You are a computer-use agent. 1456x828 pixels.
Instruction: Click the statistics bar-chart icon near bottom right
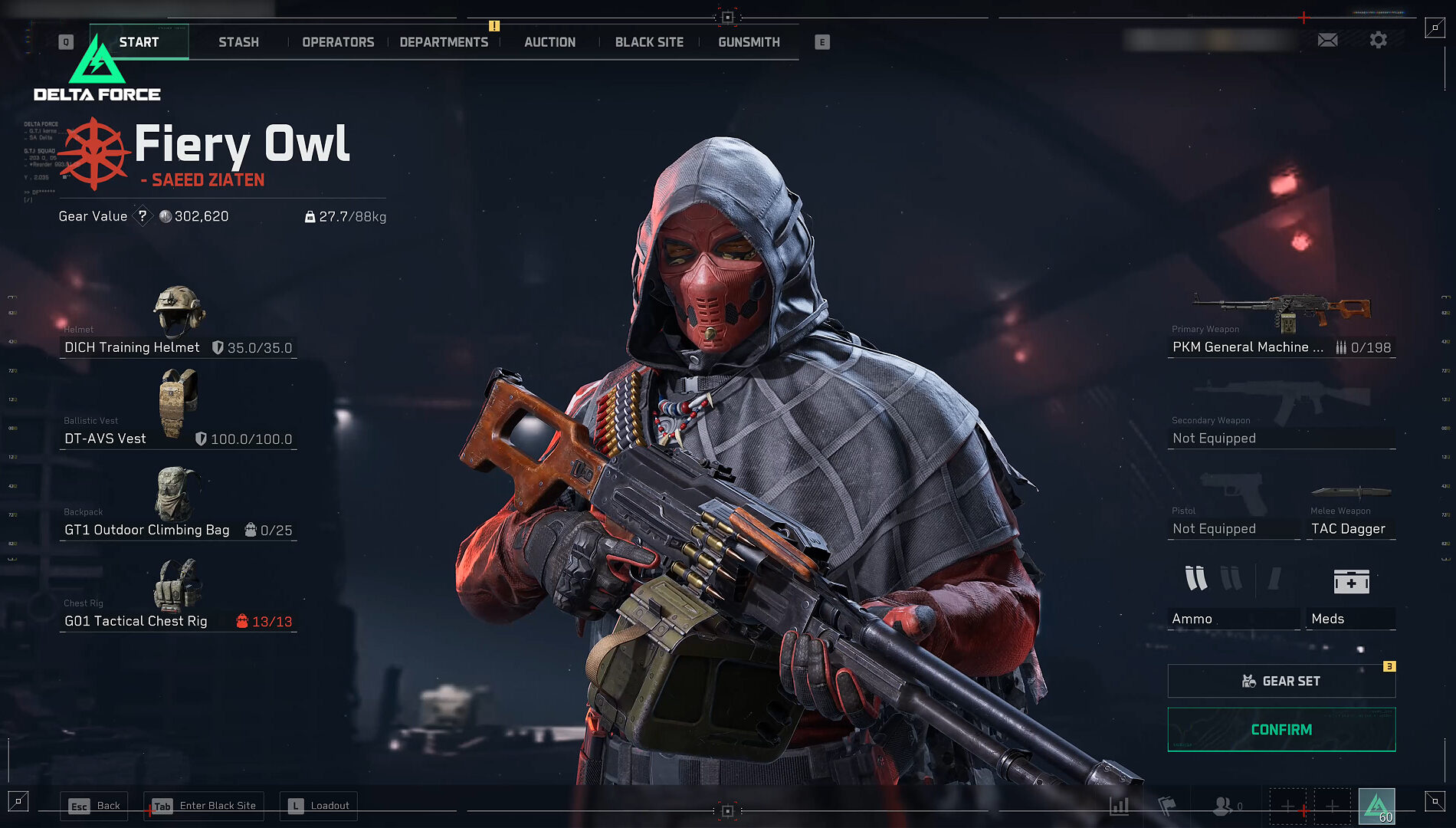point(1118,807)
